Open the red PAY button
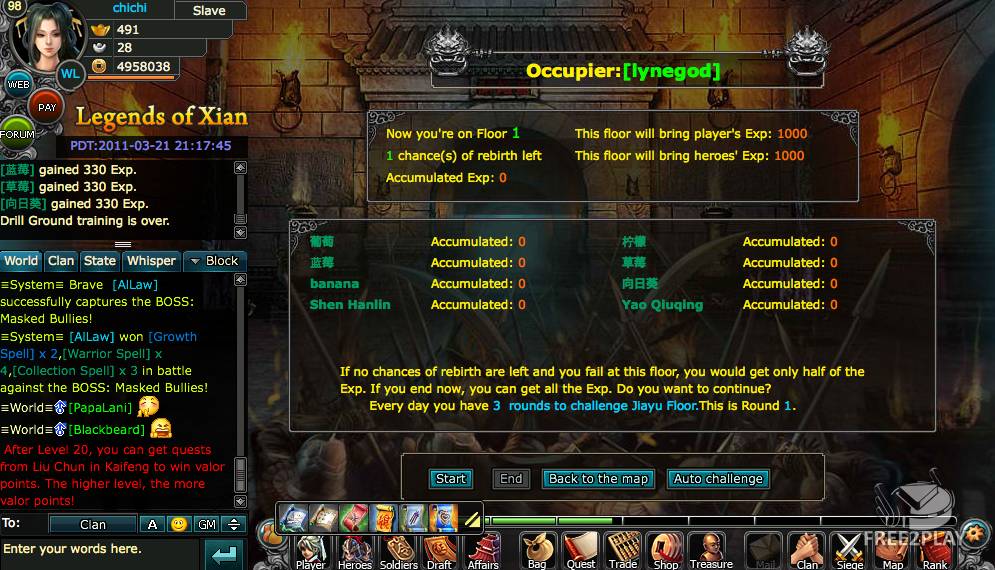This screenshot has height=570, width=995. (x=46, y=107)
